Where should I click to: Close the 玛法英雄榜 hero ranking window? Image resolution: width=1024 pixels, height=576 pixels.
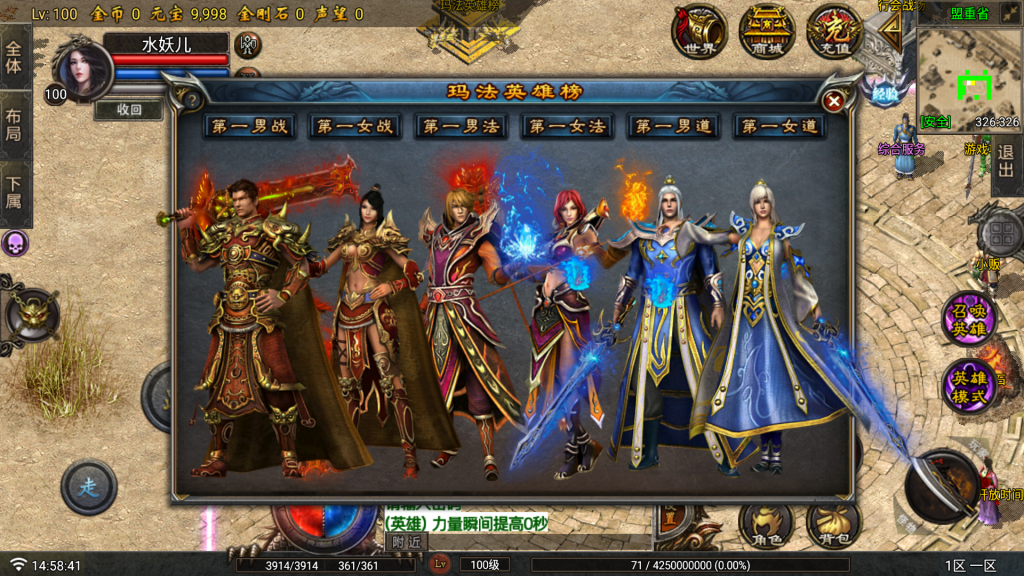click(x=834, y=100)
